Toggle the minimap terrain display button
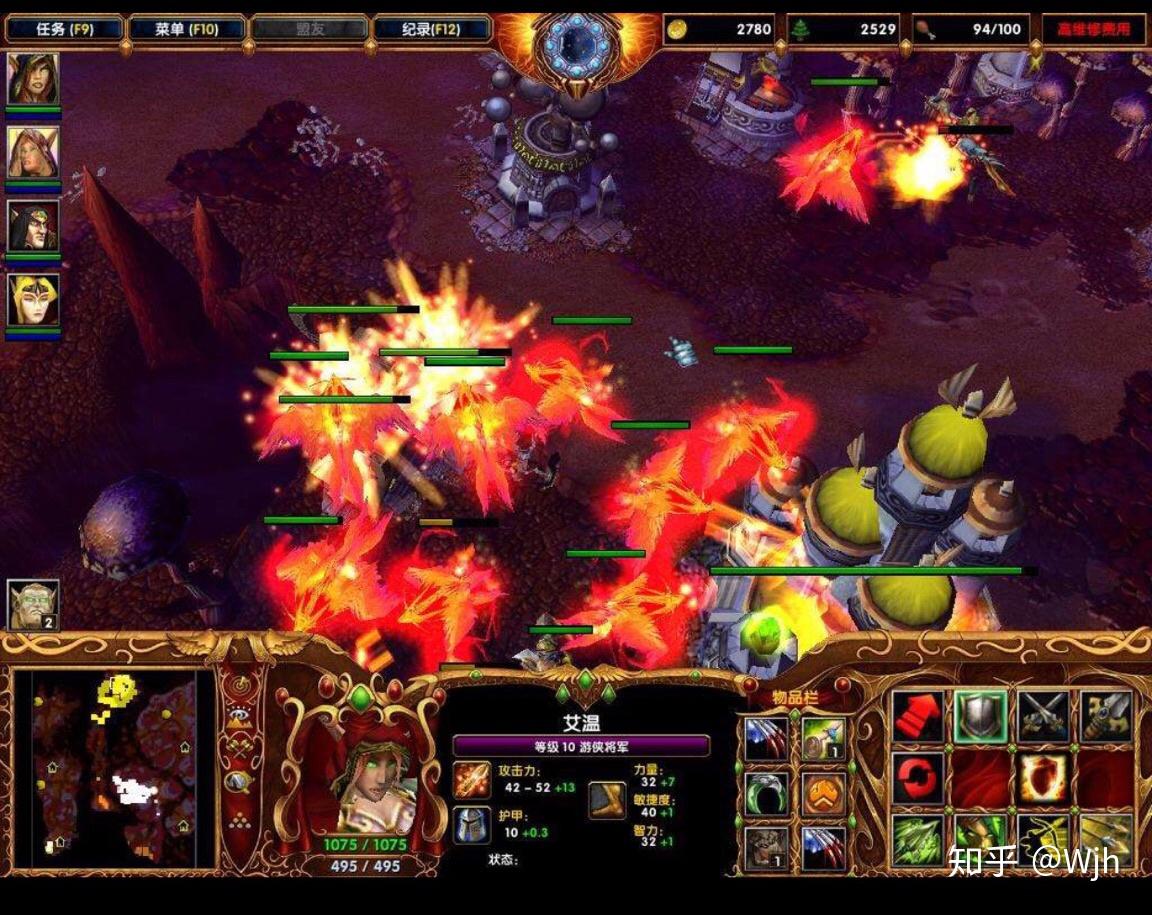The width and height of the screenshot is (1152, 915). click(238, 716)
